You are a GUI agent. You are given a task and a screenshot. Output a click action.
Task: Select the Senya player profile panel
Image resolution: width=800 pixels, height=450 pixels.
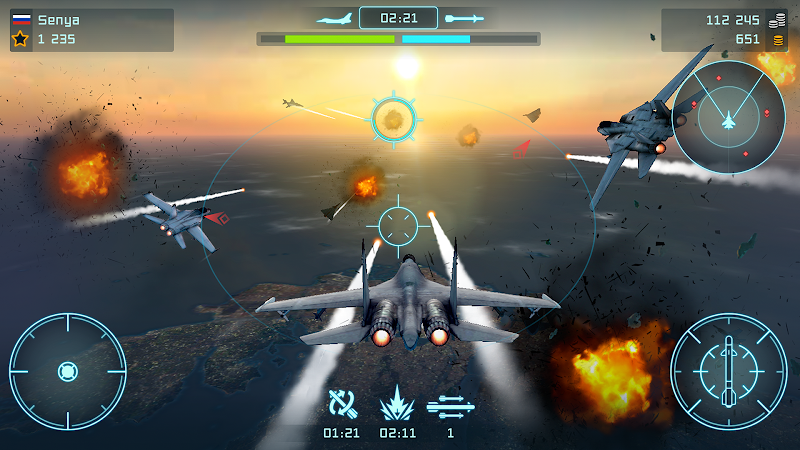pyautogui.click(x=92, y=30)
